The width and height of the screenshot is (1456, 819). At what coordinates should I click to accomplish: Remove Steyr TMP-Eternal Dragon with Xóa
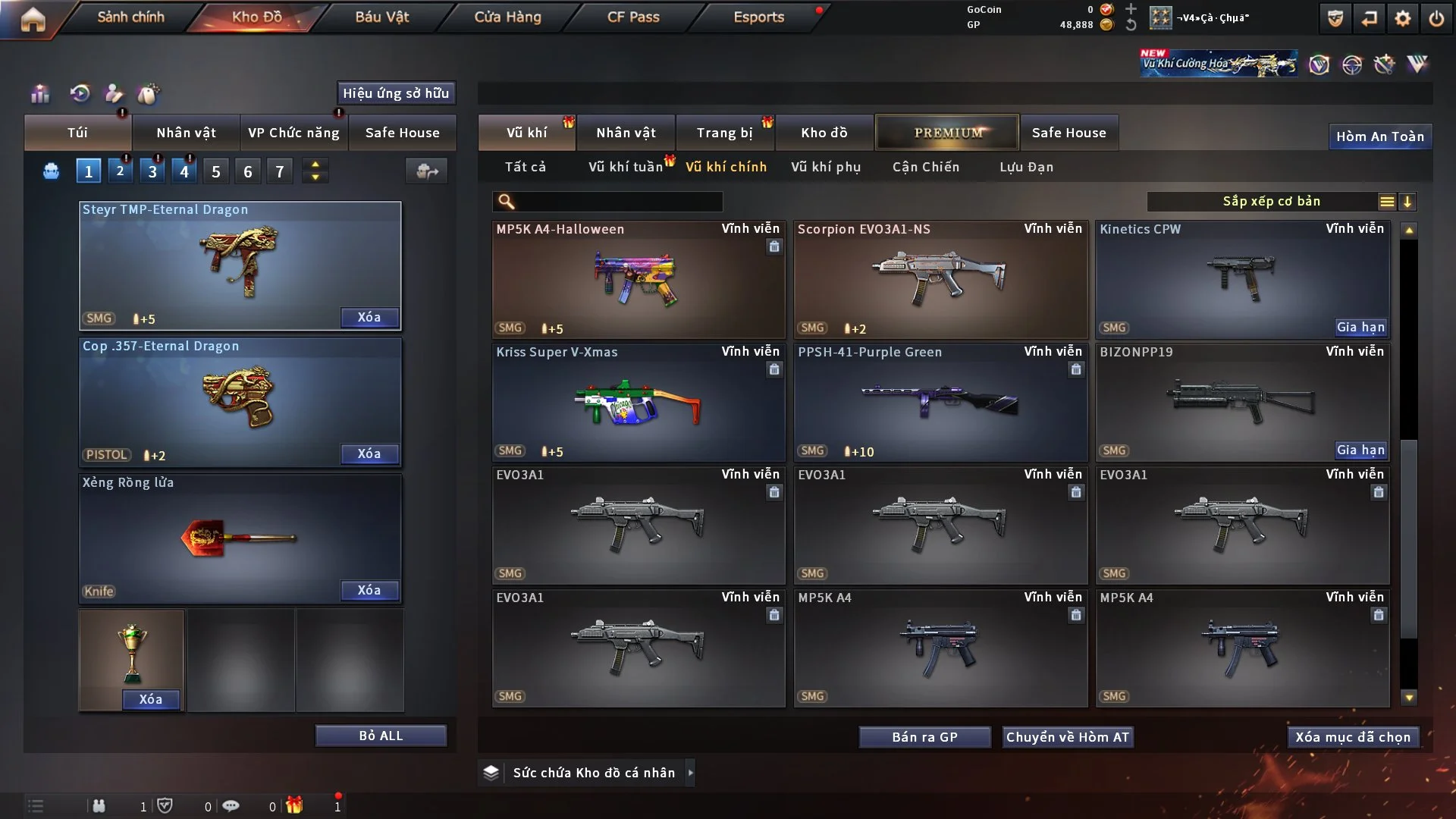coord(369,318)
